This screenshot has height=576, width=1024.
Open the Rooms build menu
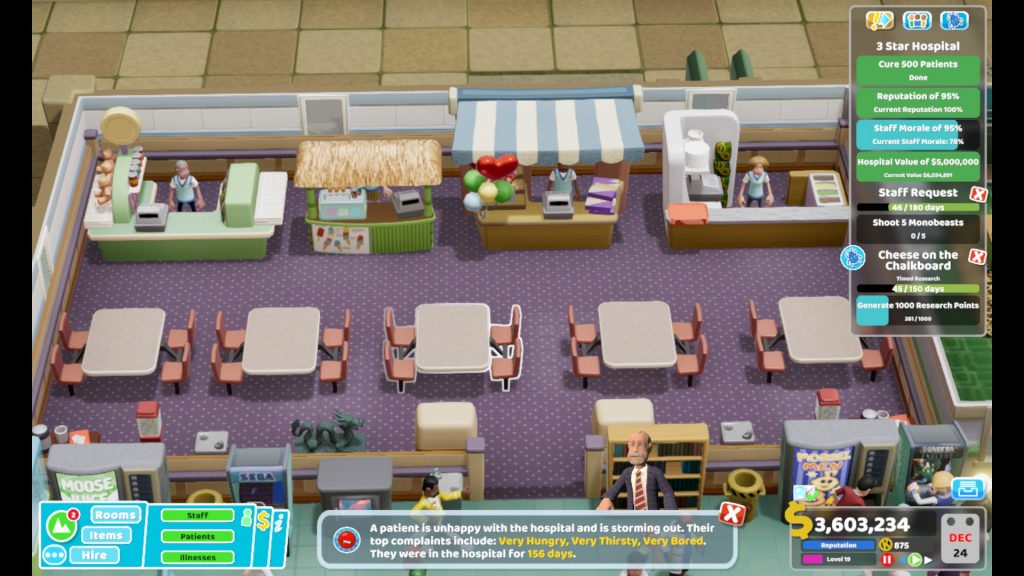point(116,515)
